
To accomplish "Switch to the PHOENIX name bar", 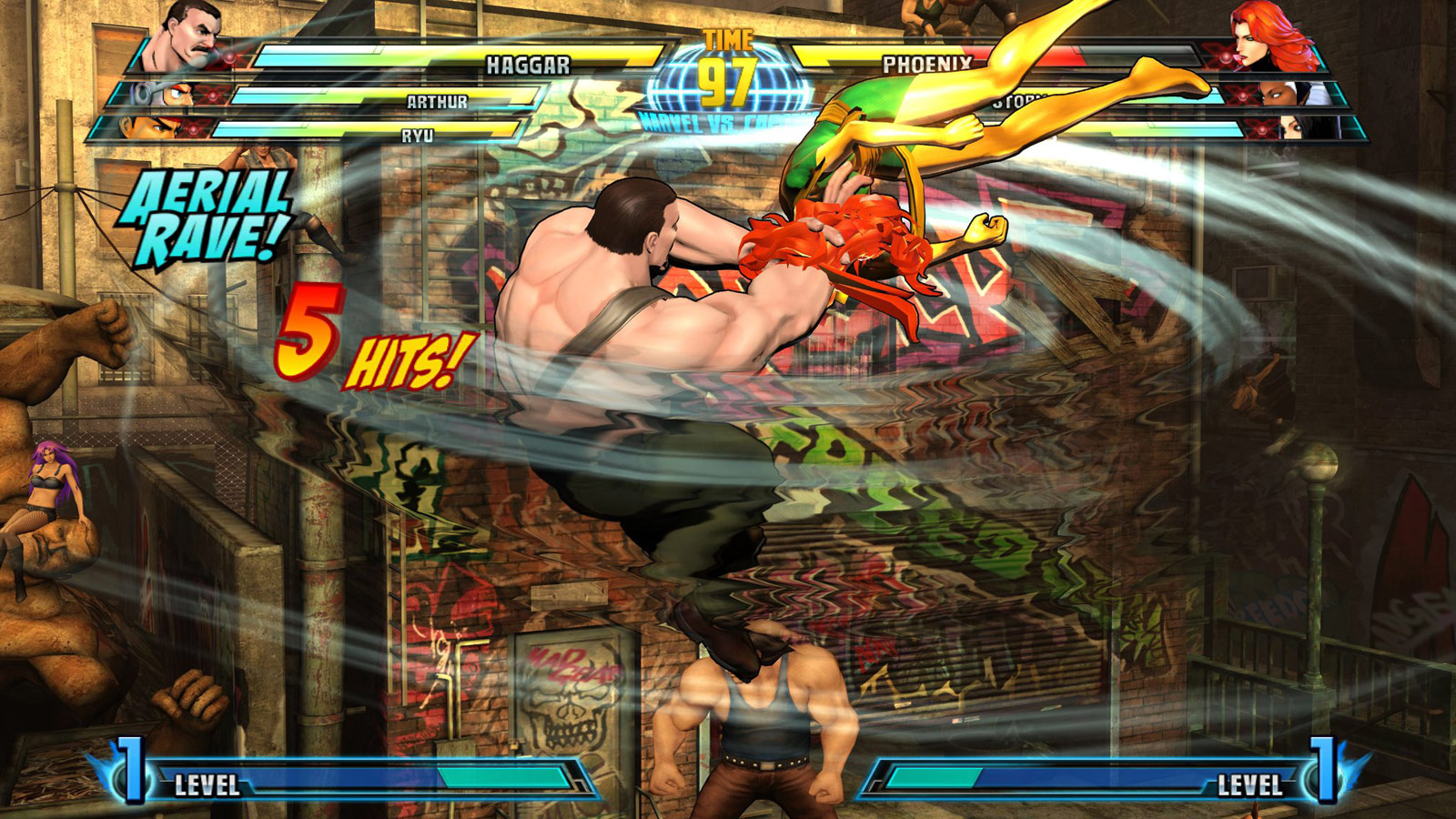I will 928,62.
